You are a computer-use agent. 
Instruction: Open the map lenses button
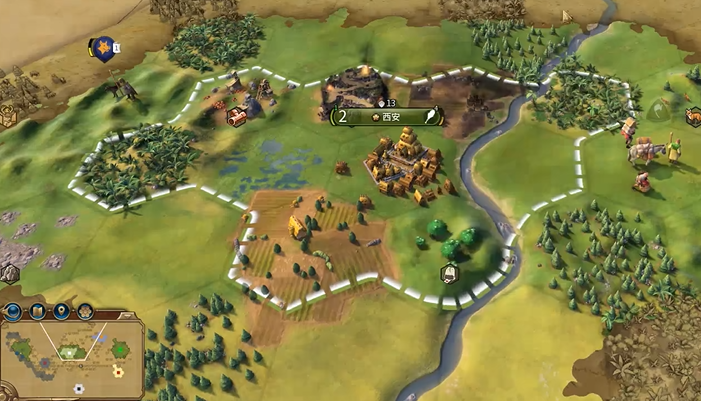click(38, 311)
